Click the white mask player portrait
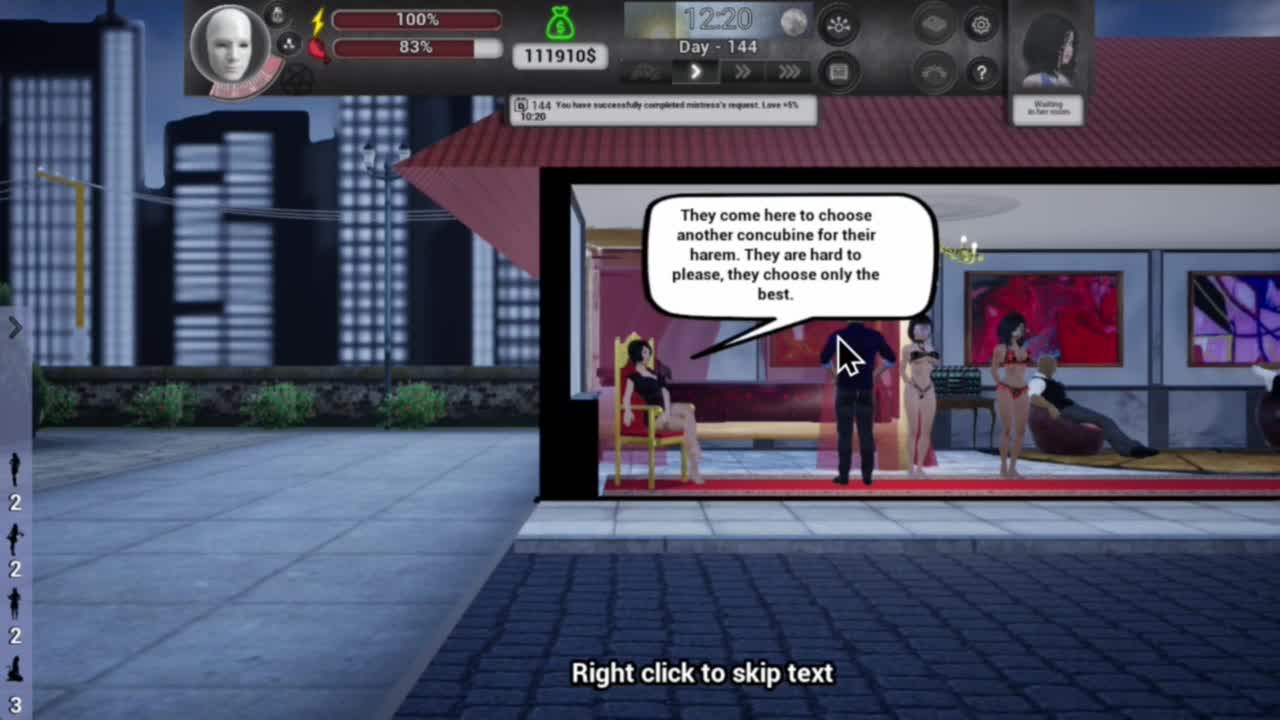This screenshot has width=1280, height=720. (x=230, y=44)
